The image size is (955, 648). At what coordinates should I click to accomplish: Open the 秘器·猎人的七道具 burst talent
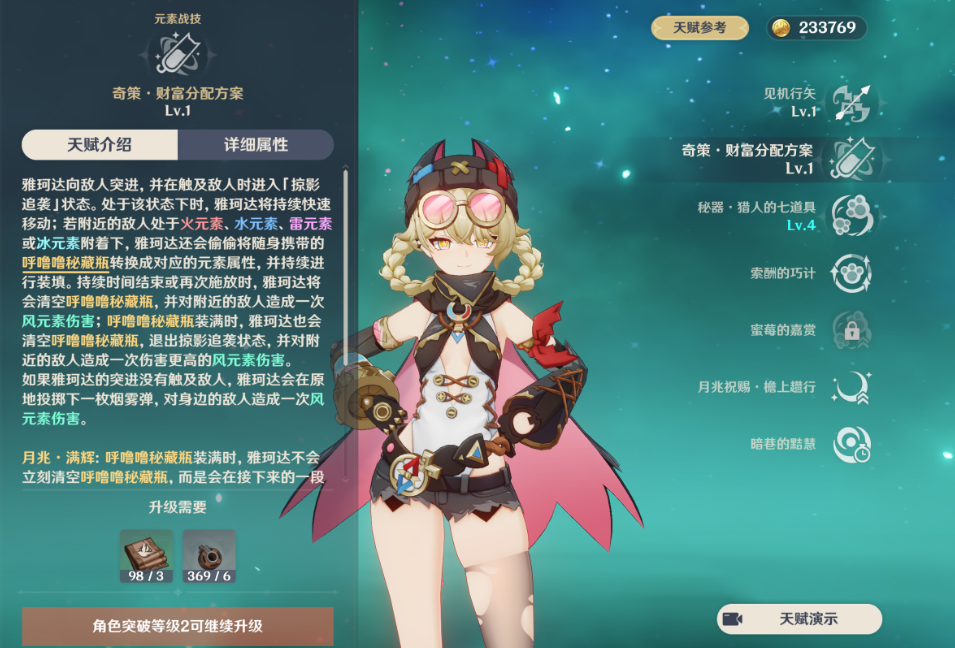(851, 216)
